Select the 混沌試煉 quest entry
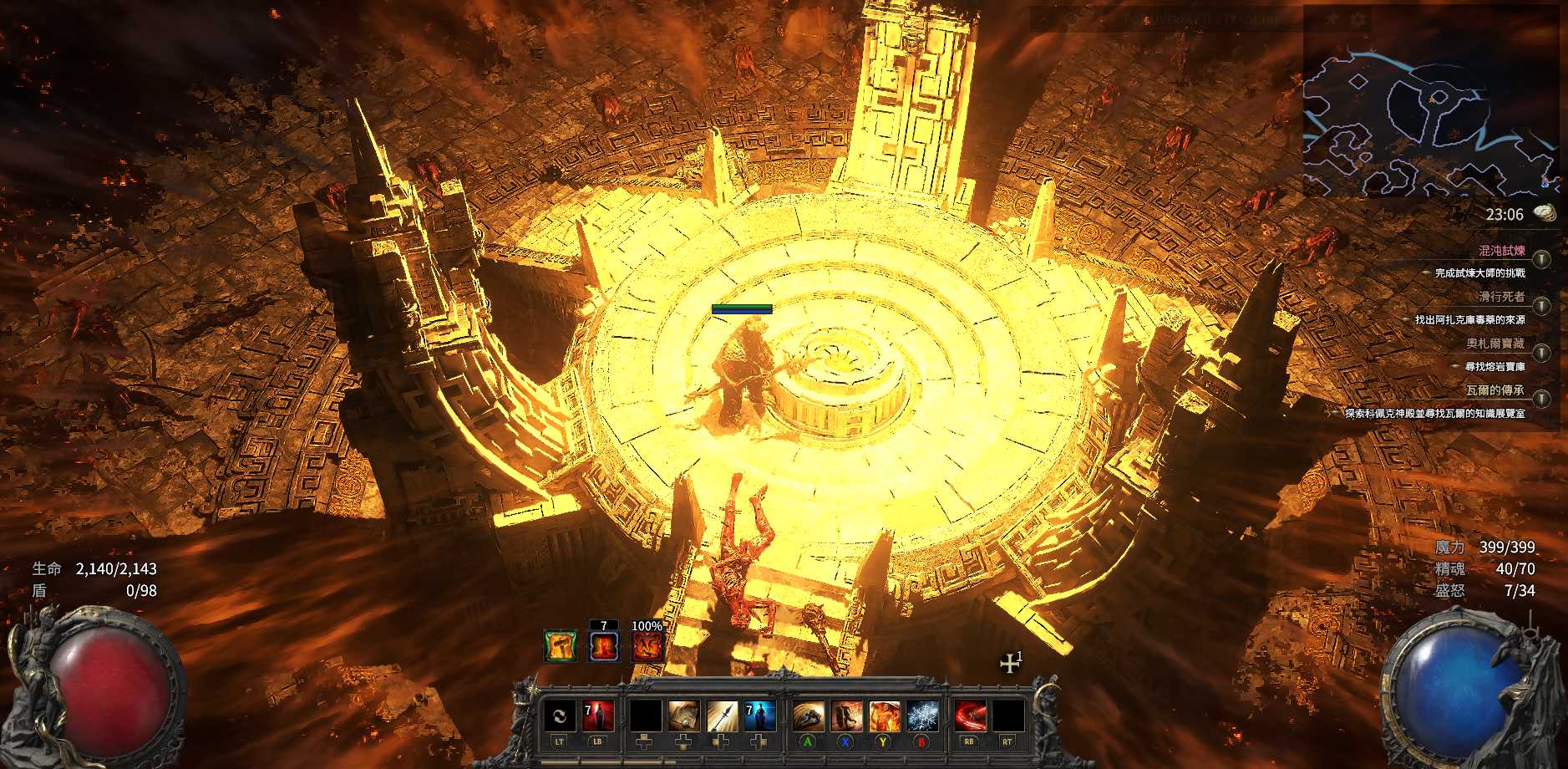The height and width of the screenshot is (769, 1568). pyautogui.click(x=1501, y=251)
